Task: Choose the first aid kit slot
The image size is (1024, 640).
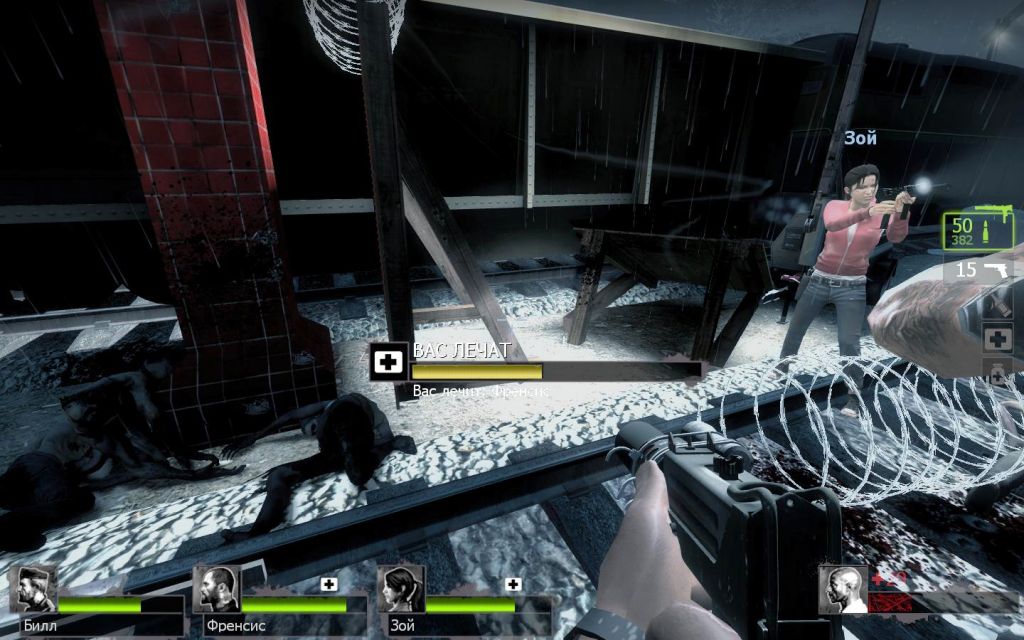Action: (998, 338)
